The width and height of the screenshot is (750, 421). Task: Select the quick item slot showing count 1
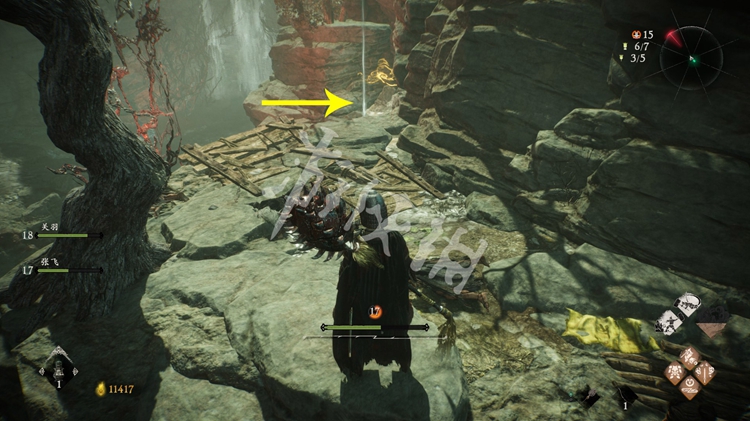(626, 393)
